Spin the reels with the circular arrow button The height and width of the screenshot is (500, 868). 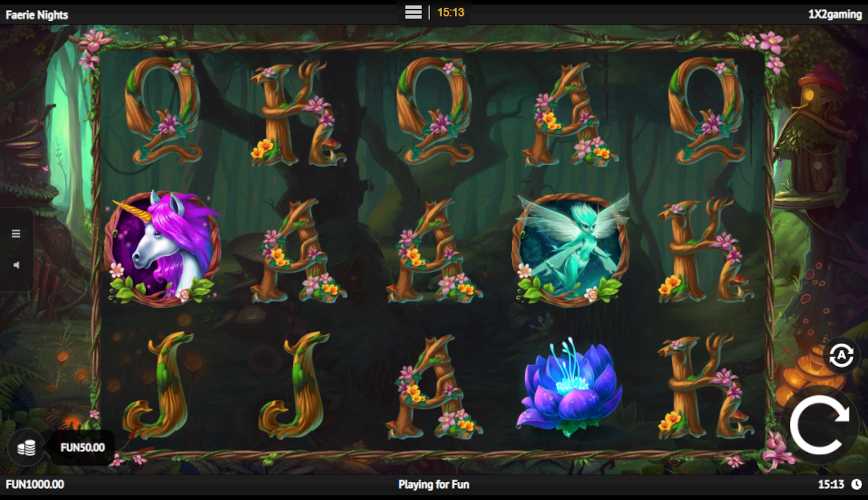pos(823,426)
